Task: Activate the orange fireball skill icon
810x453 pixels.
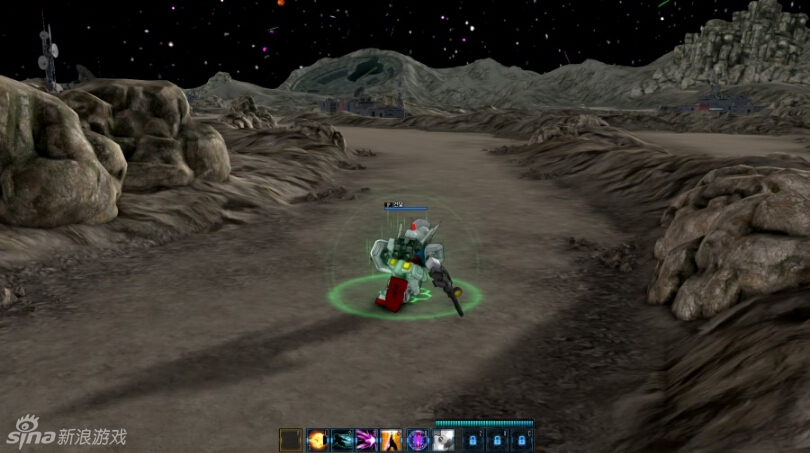Action: click(x=317, y=440)
